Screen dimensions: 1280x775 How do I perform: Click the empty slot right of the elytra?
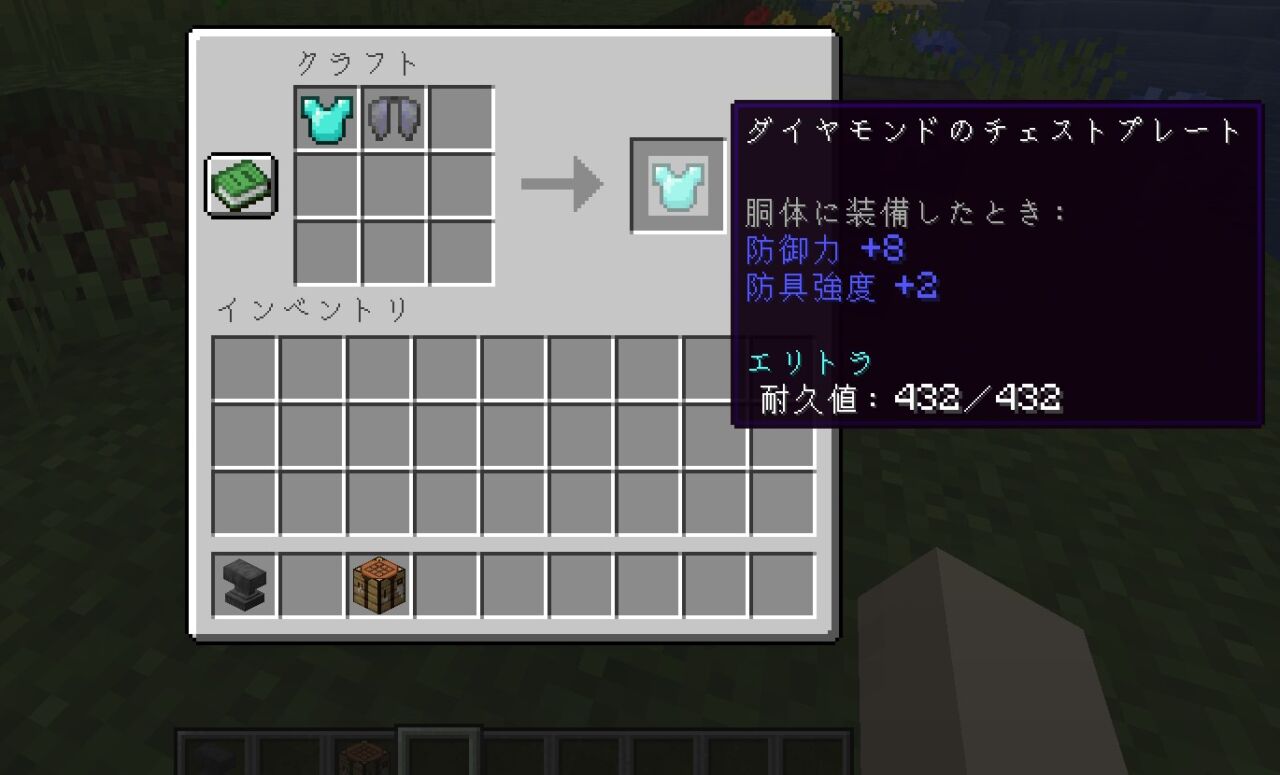[460, 117]
